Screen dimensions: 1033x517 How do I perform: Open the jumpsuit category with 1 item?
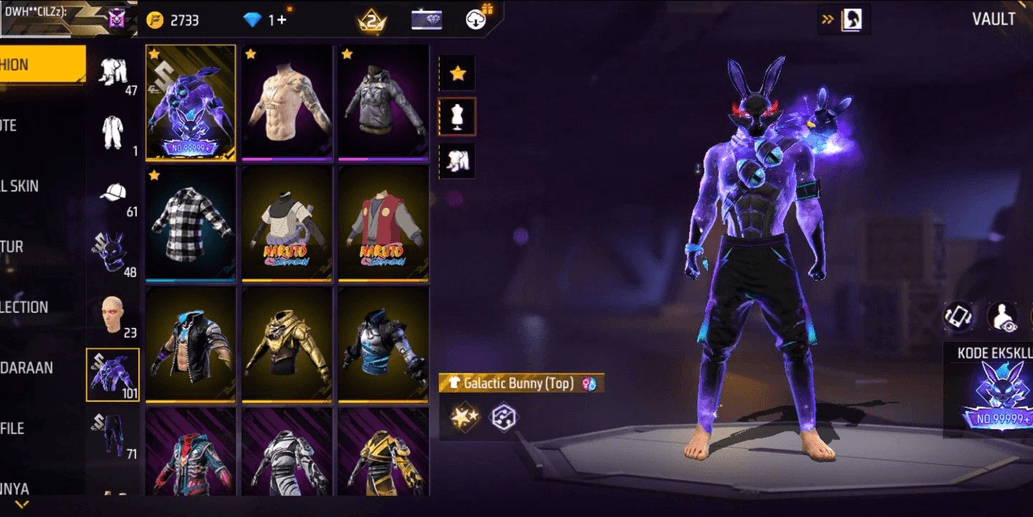pyautogui.click(x=113, y=133)
